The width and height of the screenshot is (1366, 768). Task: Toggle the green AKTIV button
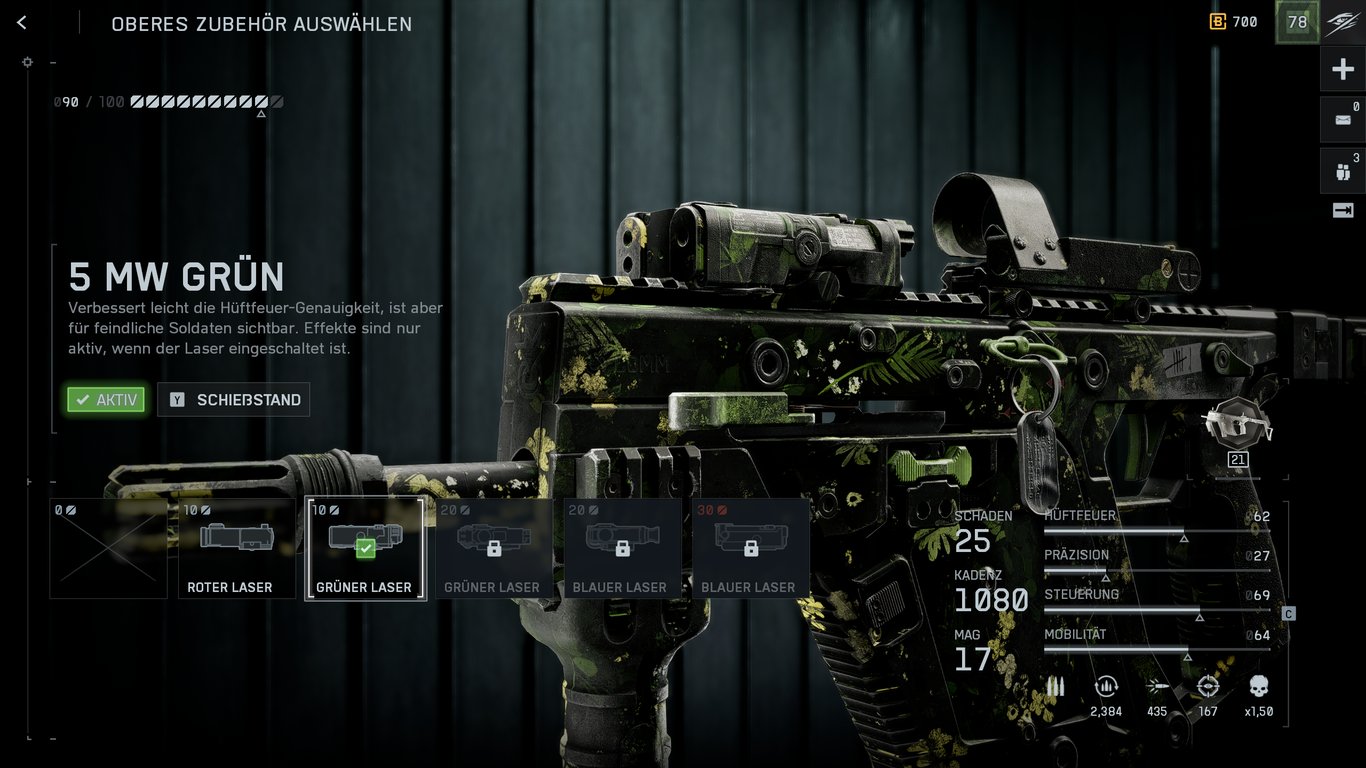[x=106, y=400]
